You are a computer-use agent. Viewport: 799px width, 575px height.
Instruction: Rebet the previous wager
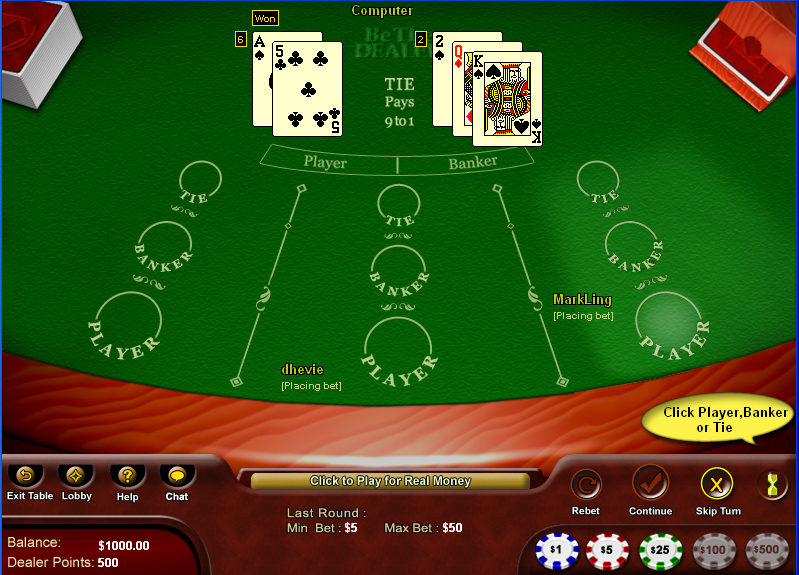(x=586, y=485)
